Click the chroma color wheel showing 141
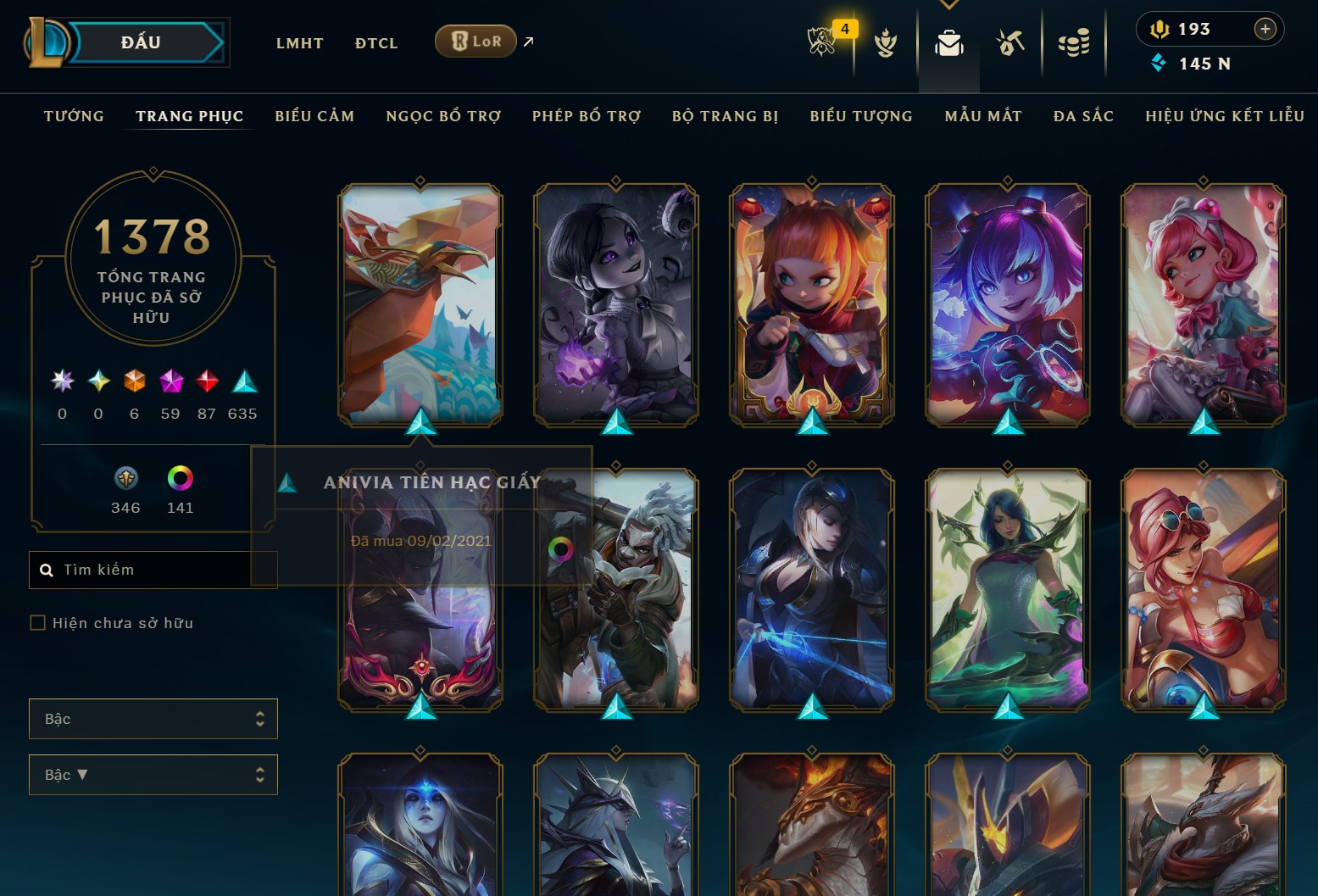The image size is (1318, 896). pyautogui.click(x=179, y=479)
